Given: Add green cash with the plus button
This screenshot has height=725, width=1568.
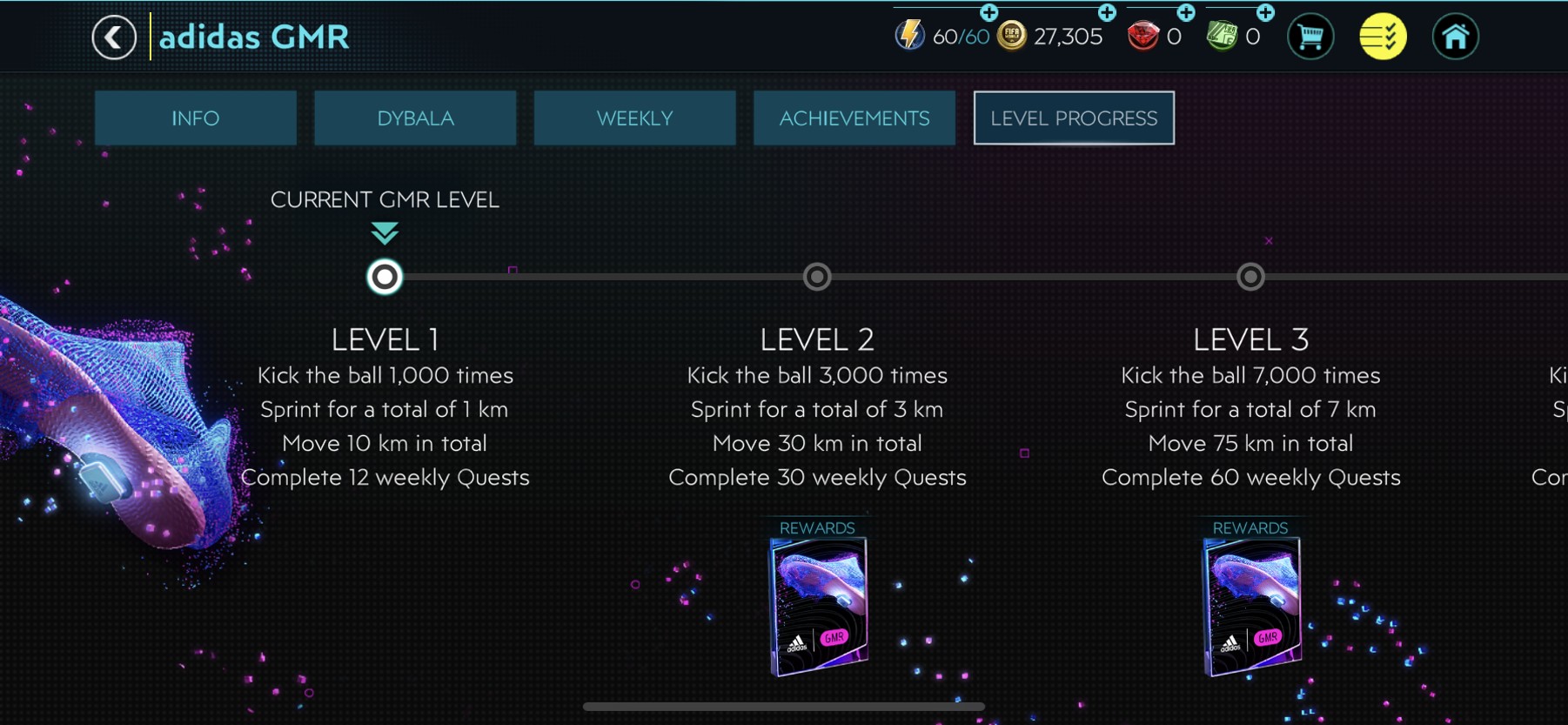Looking at the screenshot, I should pyautogui.click(x=1266, y=12).
